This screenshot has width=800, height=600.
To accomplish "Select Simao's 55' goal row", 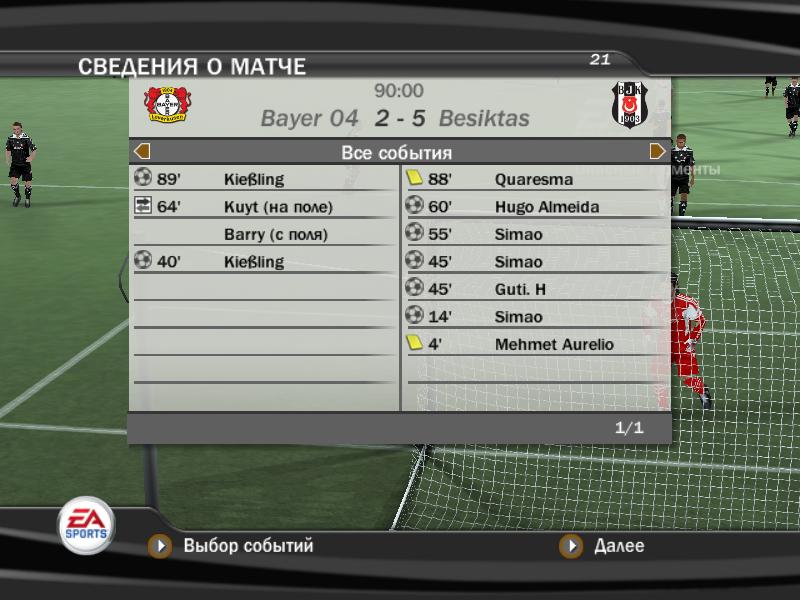I will pos(535,234).
